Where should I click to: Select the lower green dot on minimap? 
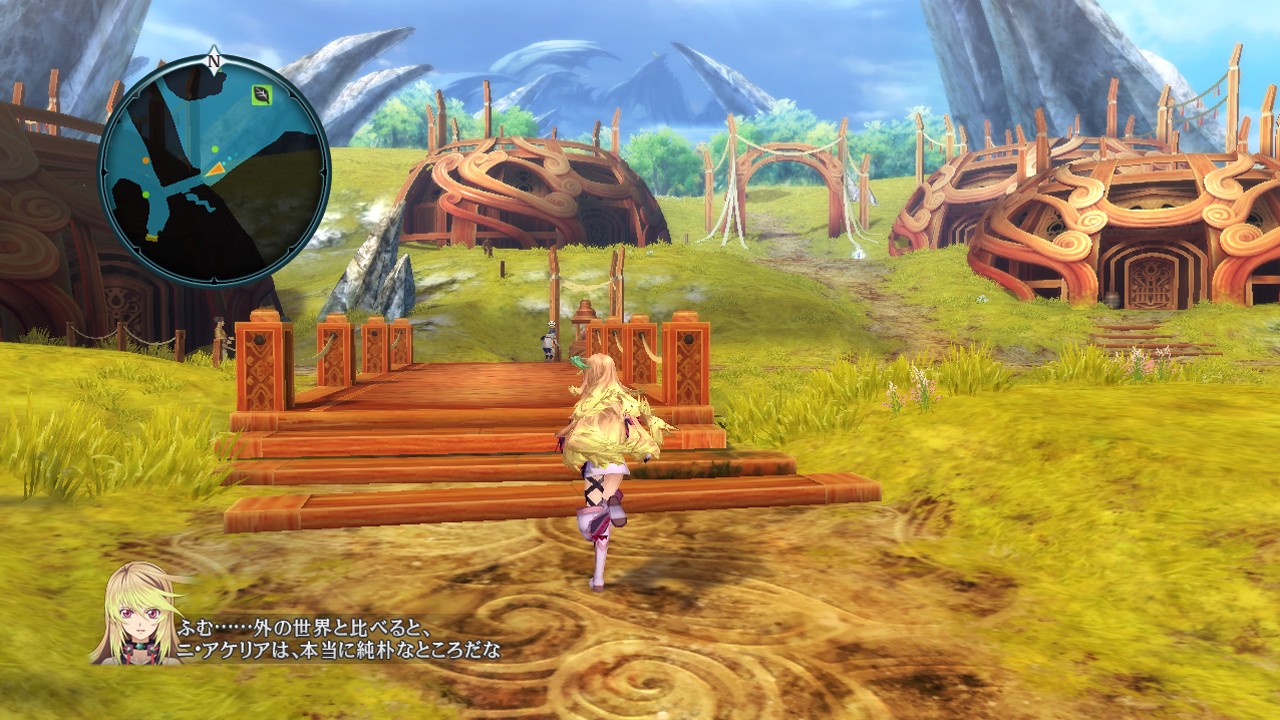click(x=146, y=193)
